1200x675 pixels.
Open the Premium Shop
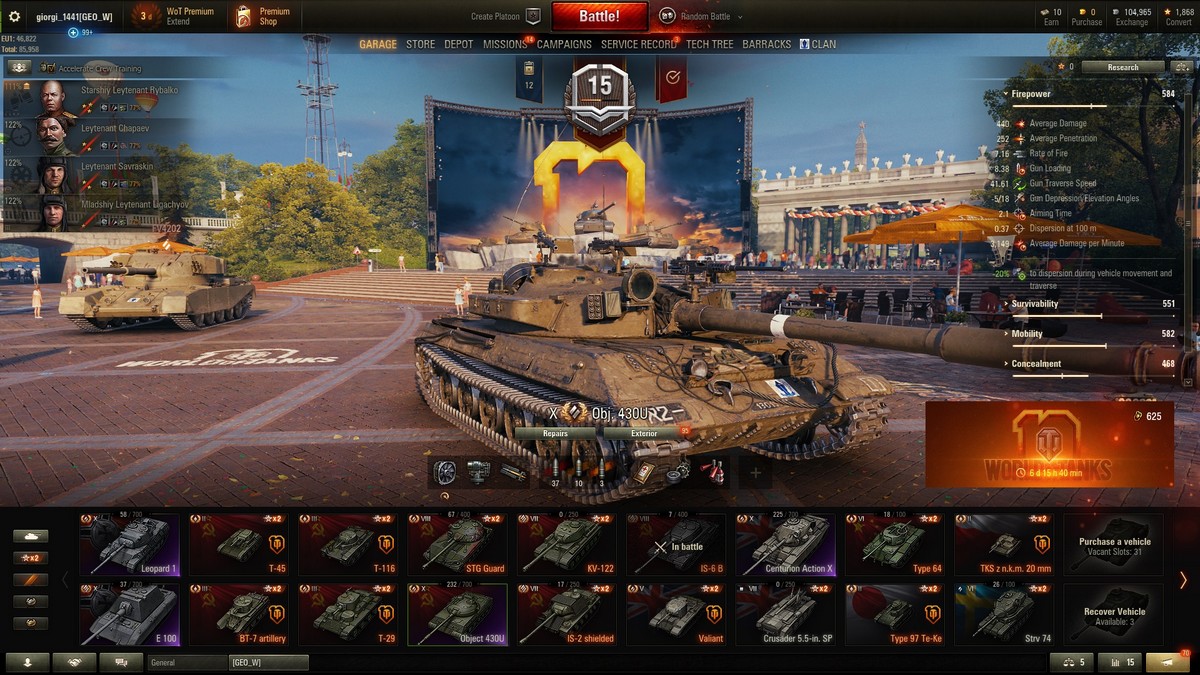click(x=263, y=16)
